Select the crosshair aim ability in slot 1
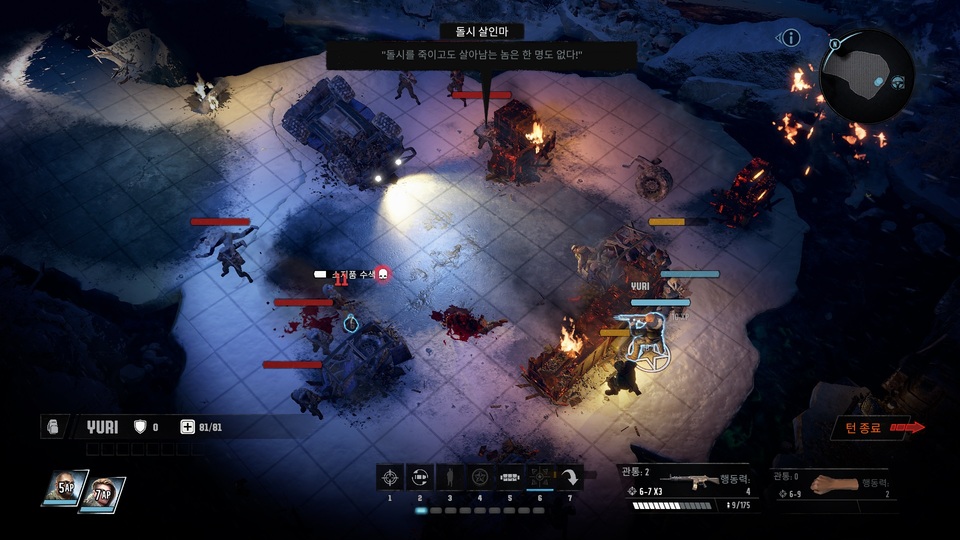 point(390,478)
